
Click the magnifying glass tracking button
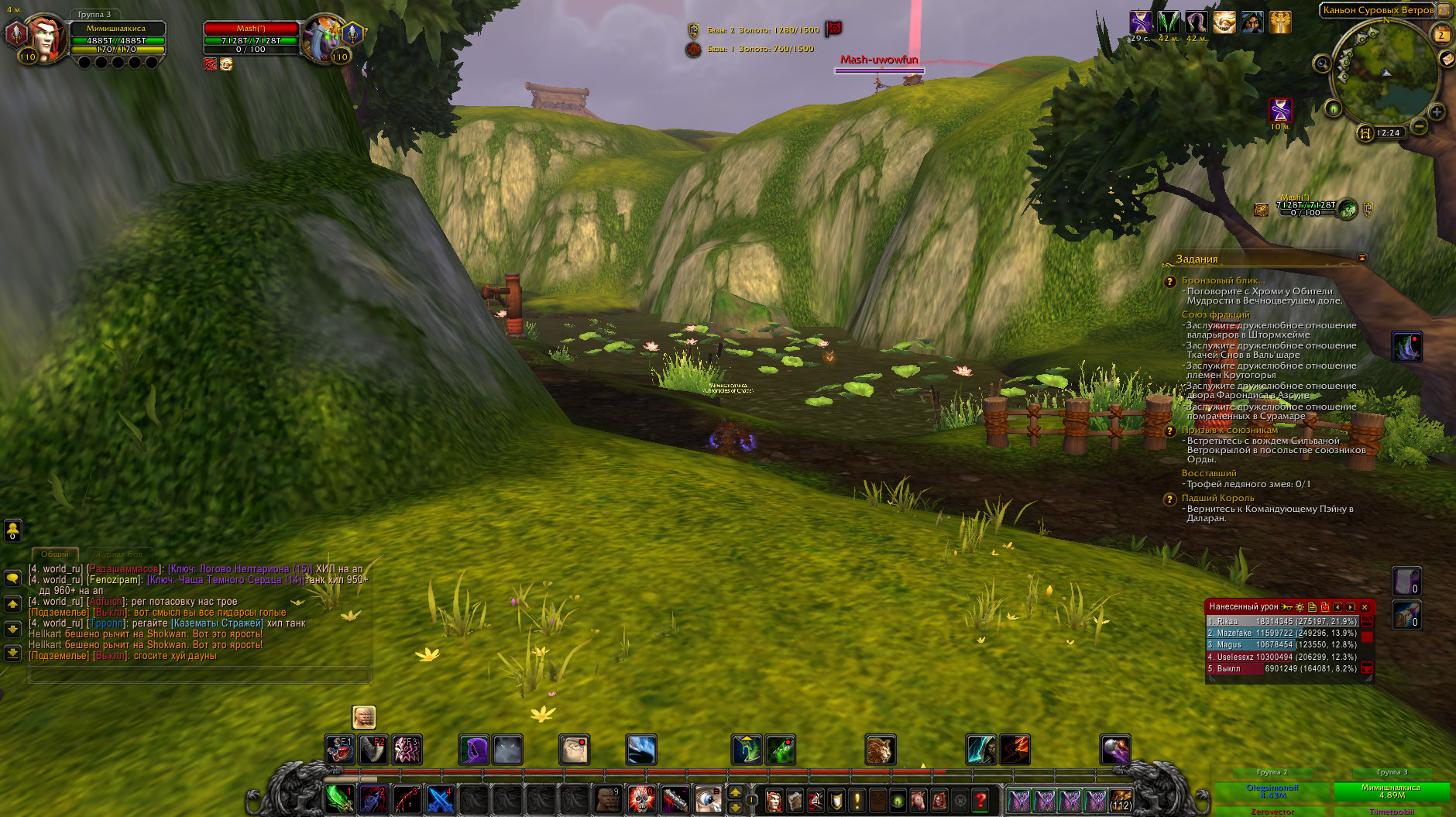pyautogui.click(x=1322, y=64)
